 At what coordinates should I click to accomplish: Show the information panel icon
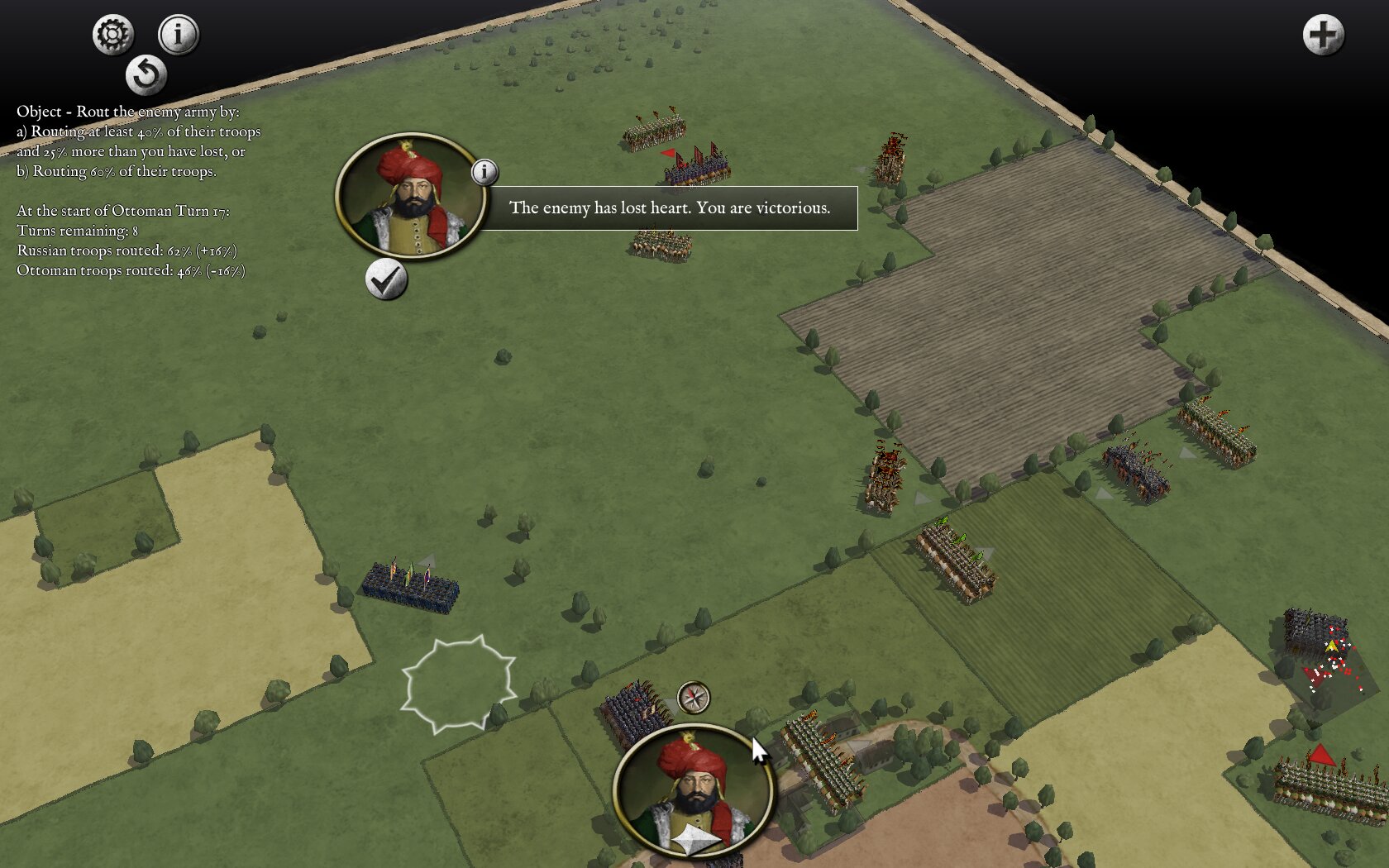tap(178, 35)
